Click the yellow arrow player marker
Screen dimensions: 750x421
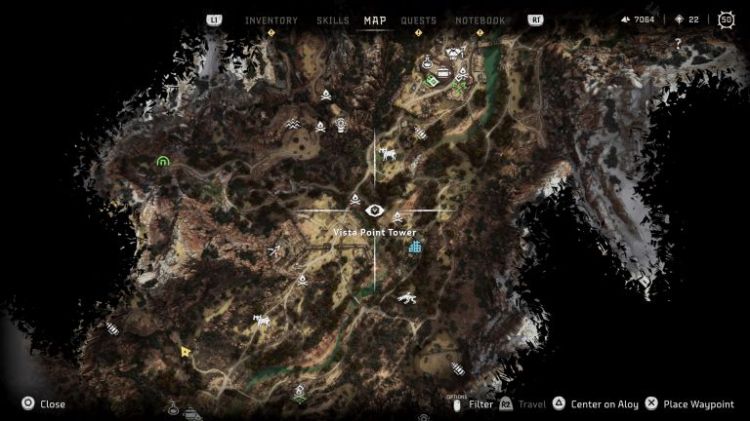(186, 351)
